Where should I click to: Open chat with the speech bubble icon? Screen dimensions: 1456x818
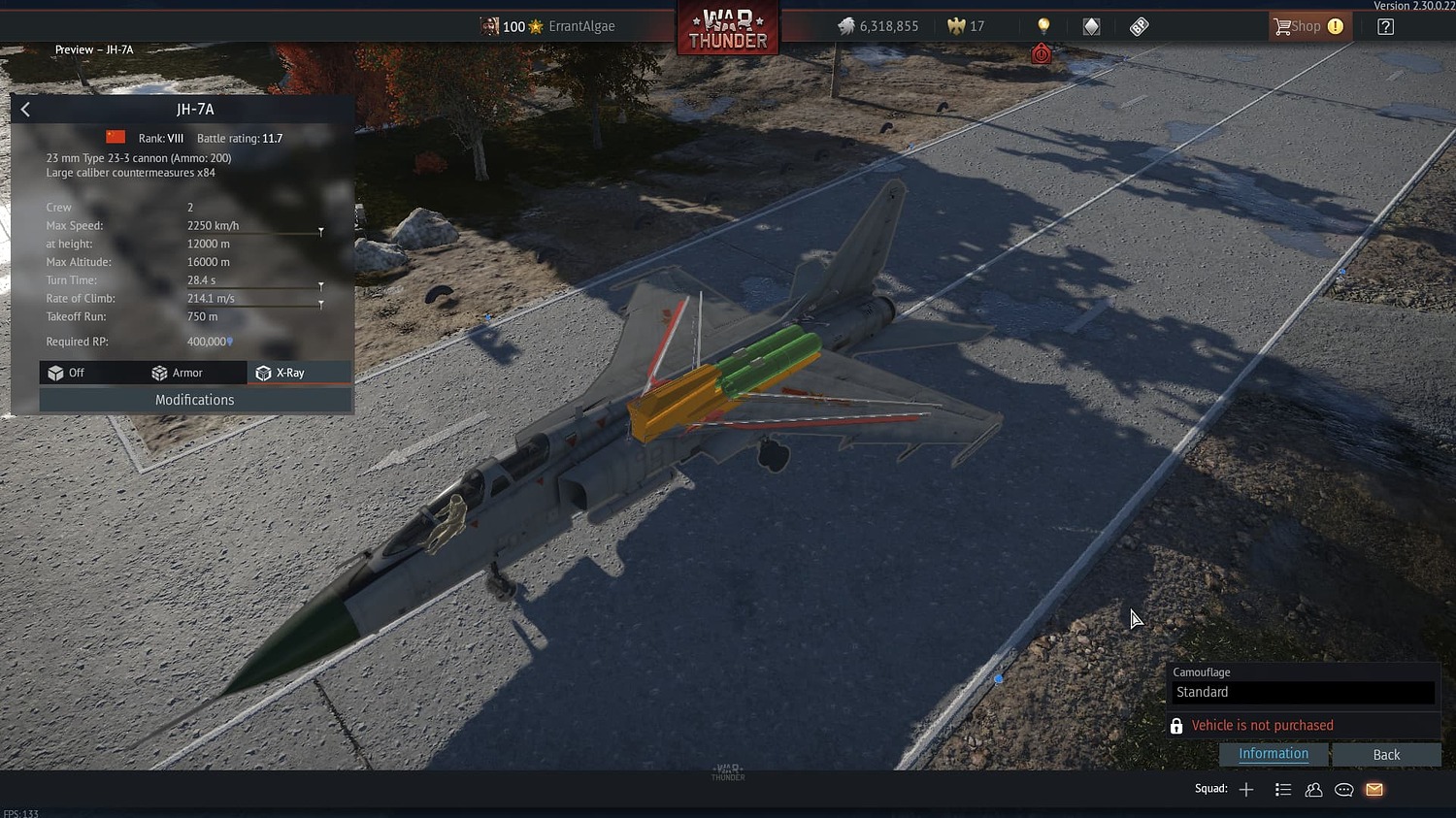point(1343,789)
